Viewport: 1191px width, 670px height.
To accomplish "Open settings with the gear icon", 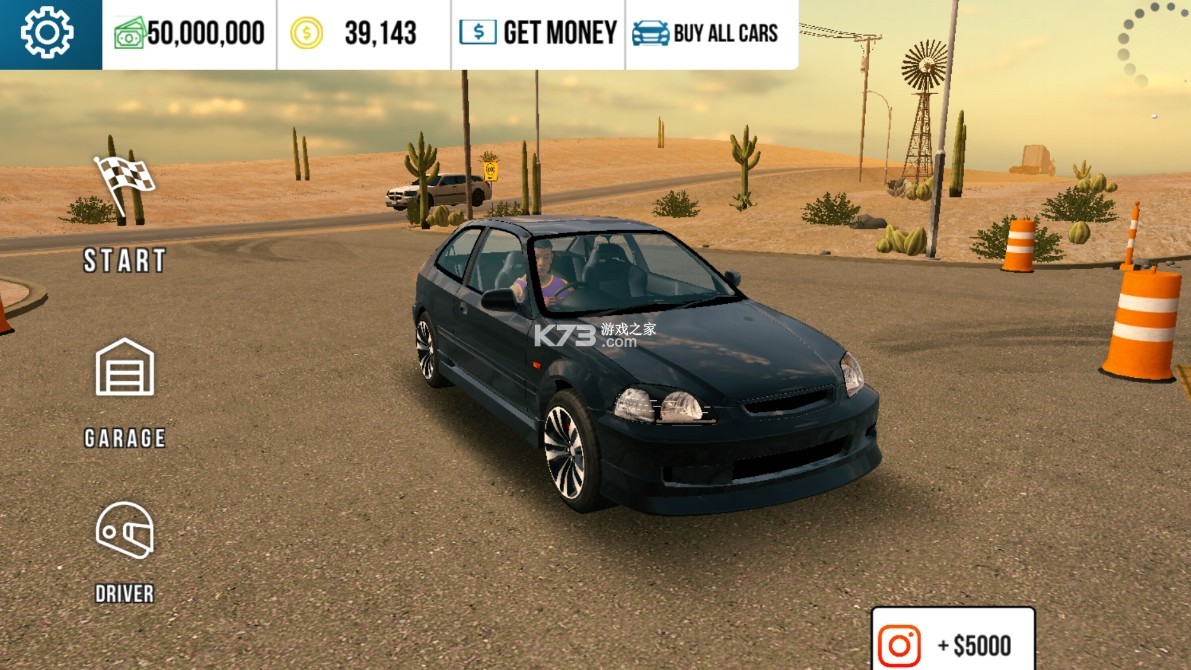I will 48,33.
